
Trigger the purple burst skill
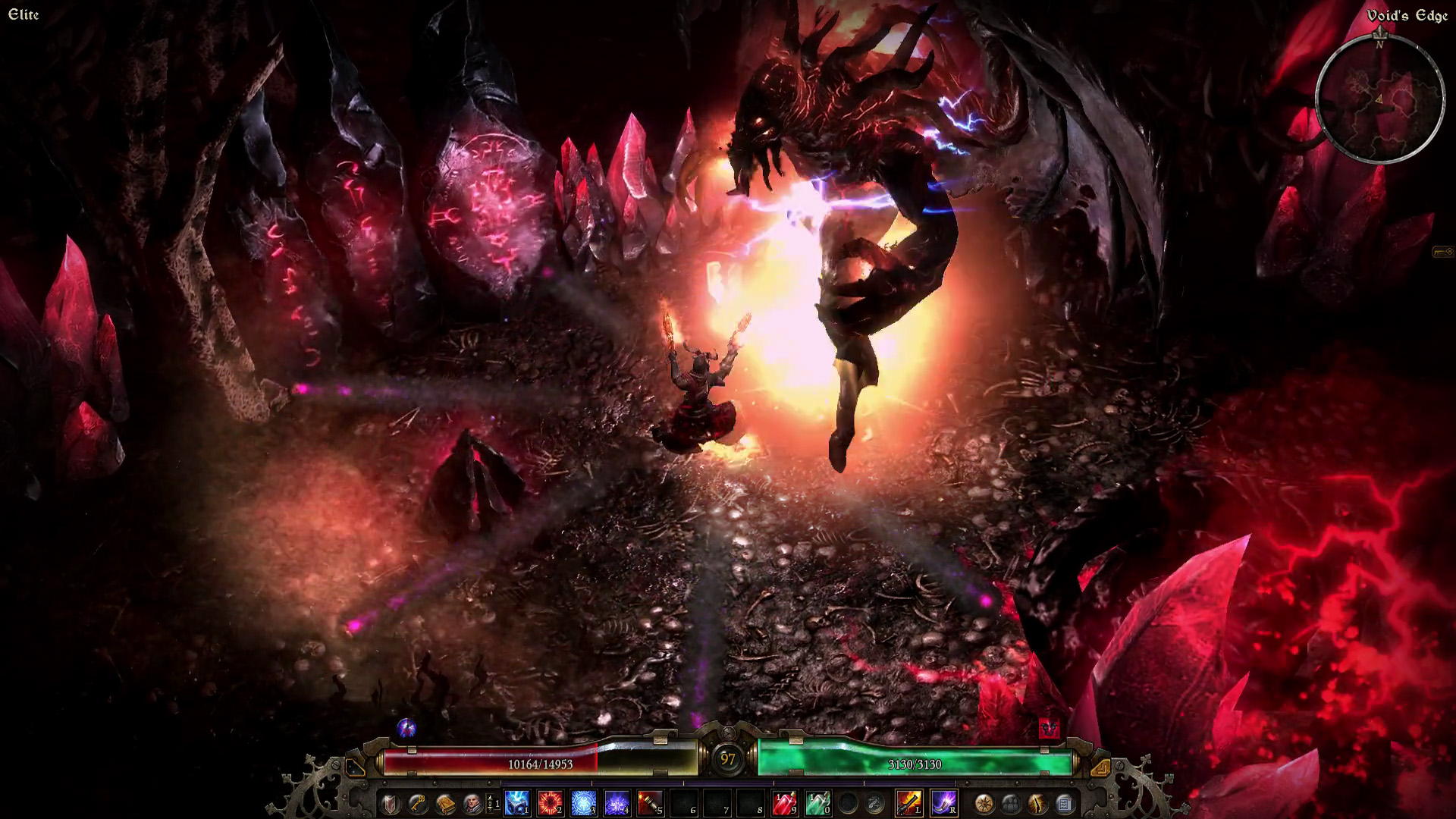click(x=617, y=803)
